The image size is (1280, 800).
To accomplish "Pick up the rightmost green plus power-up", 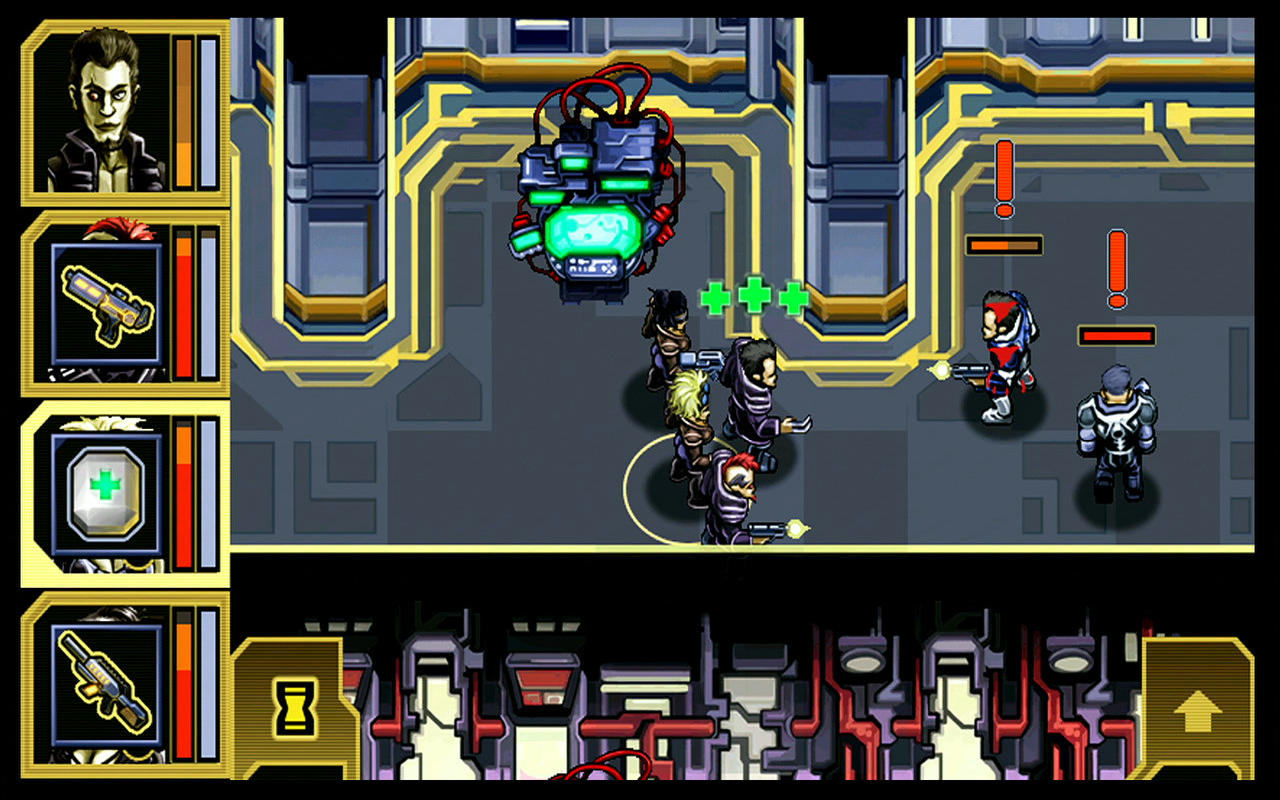I will (792, 299).
